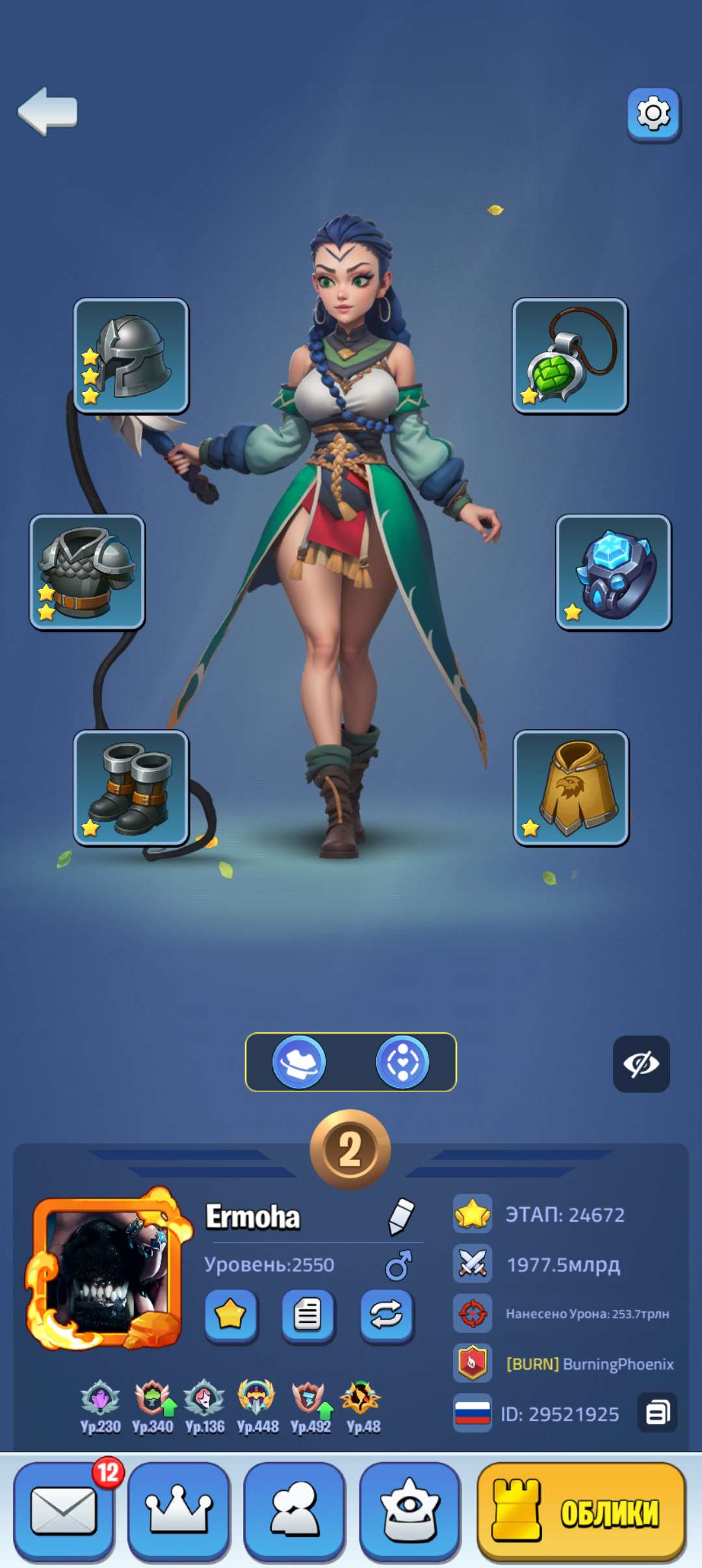This screenshot has height=1568, width=702.
Task: Select the armored boots equipment slot
Action: coord(131,787)
